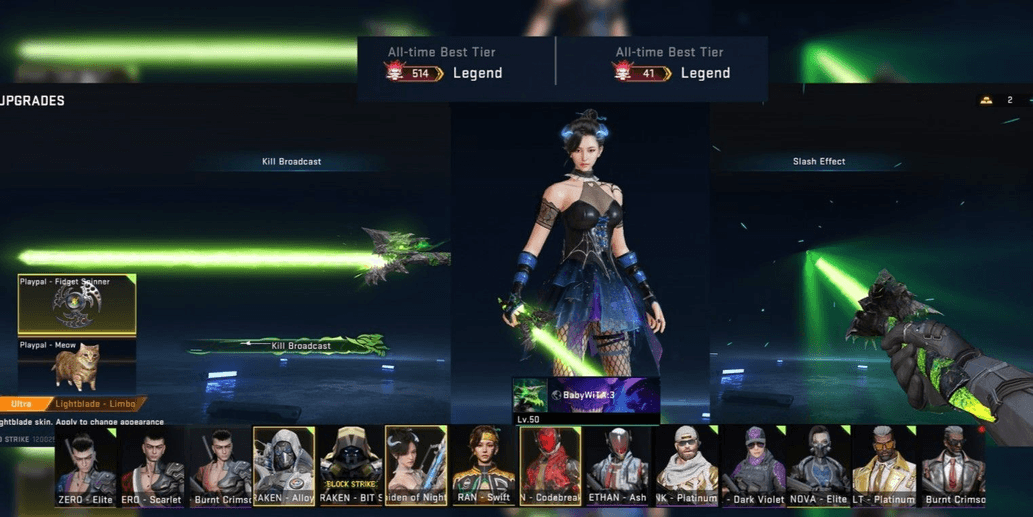Choose the Maiden of Night skin
The height and width of the screenshot is (517, 1033).
tap(416, 466)
